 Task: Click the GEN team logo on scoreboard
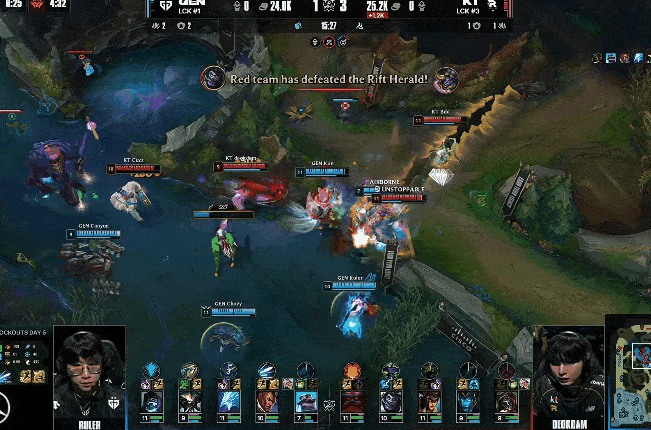(x=165, y=5)
